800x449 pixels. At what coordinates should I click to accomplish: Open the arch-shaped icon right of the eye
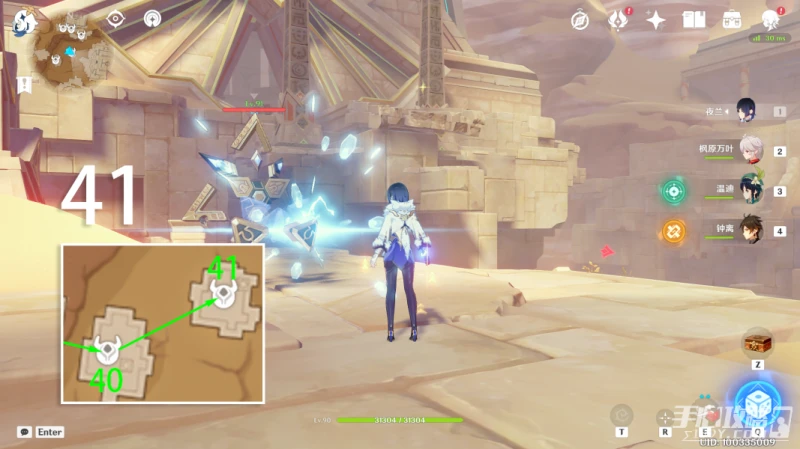(152, 19)
